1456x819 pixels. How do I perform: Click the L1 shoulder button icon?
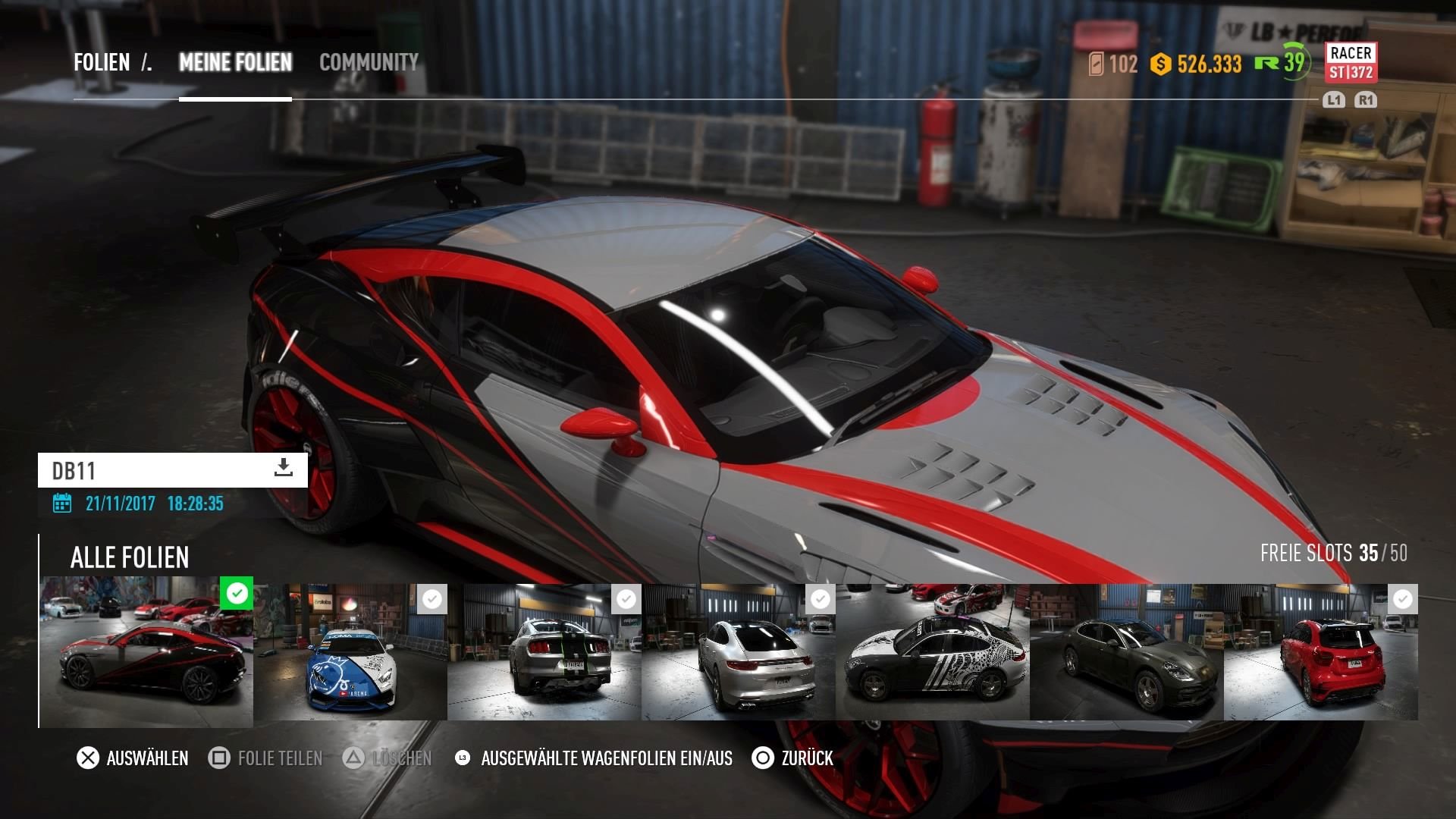click(1334, 99)
